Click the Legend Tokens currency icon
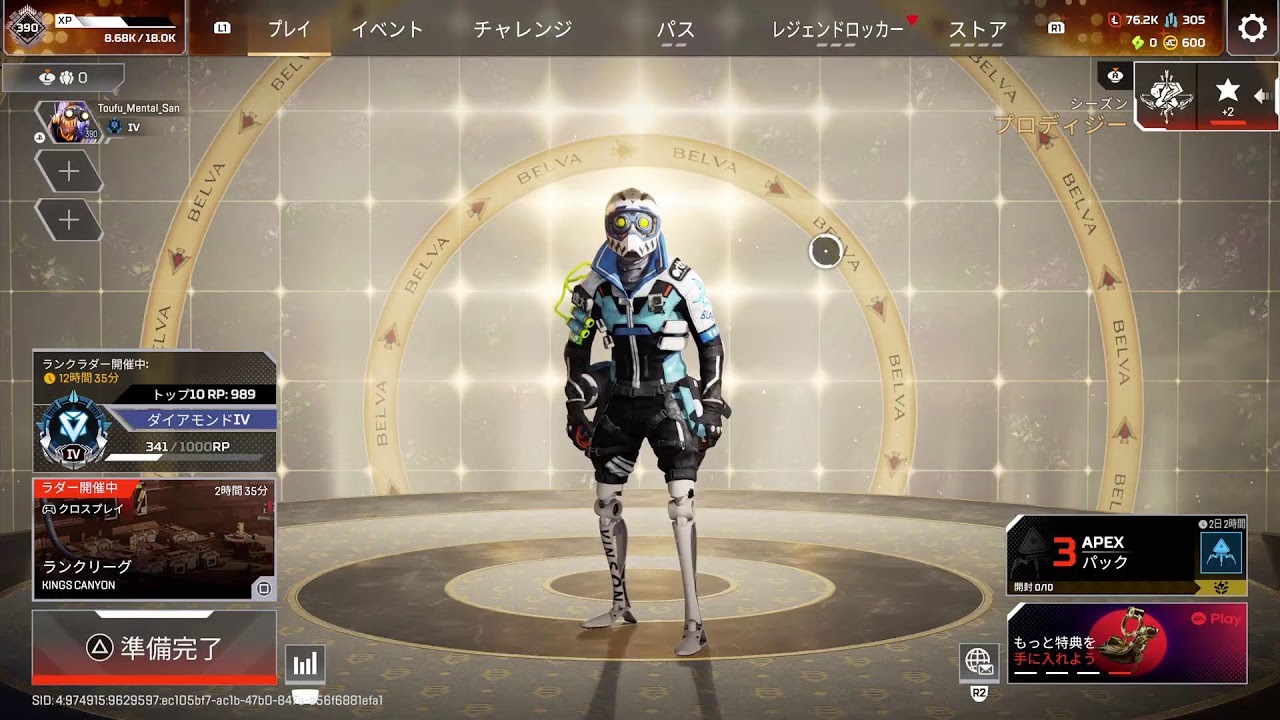 [1113, 18]
